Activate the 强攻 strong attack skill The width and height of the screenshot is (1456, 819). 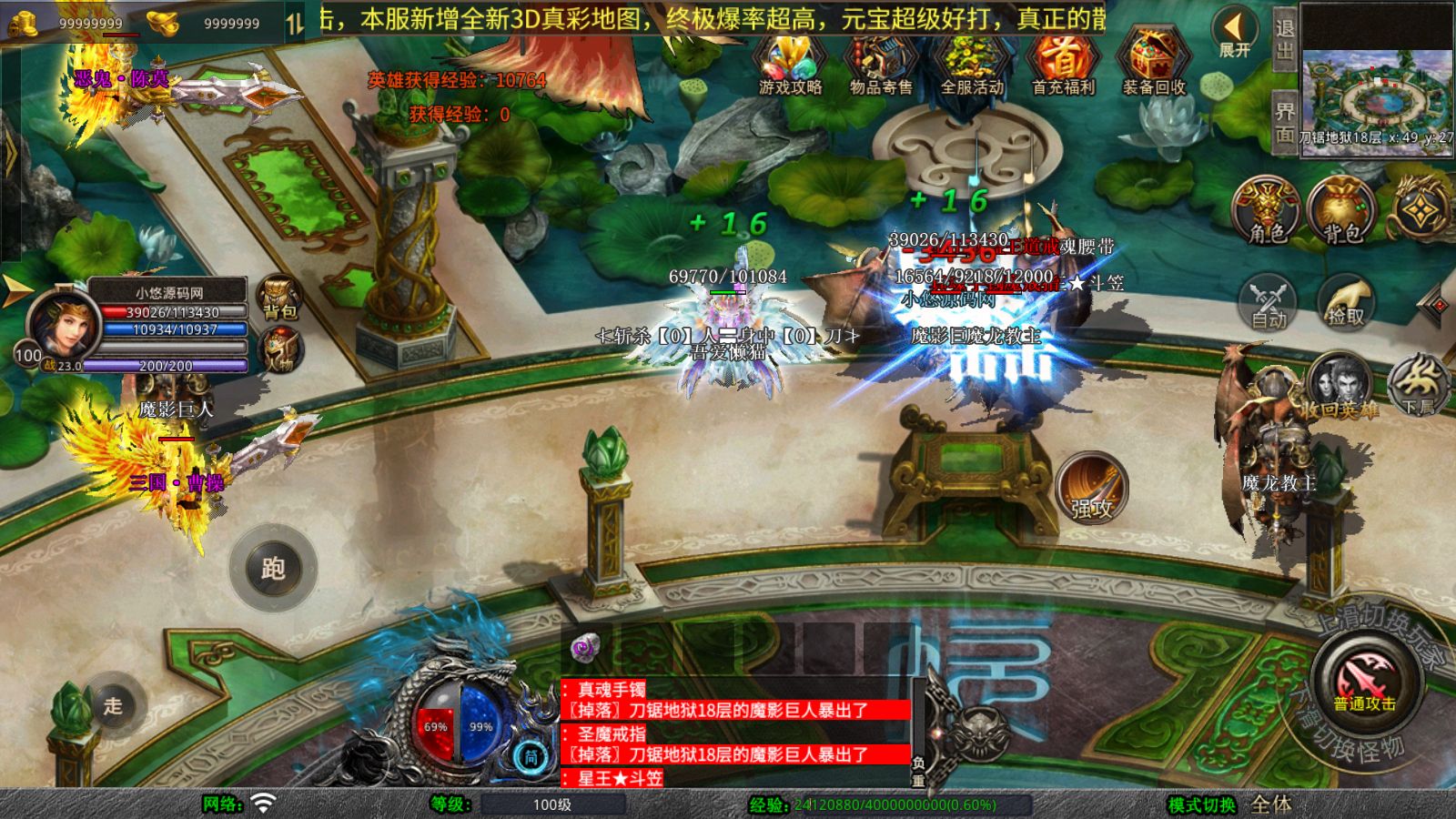tap(1092, 489)
